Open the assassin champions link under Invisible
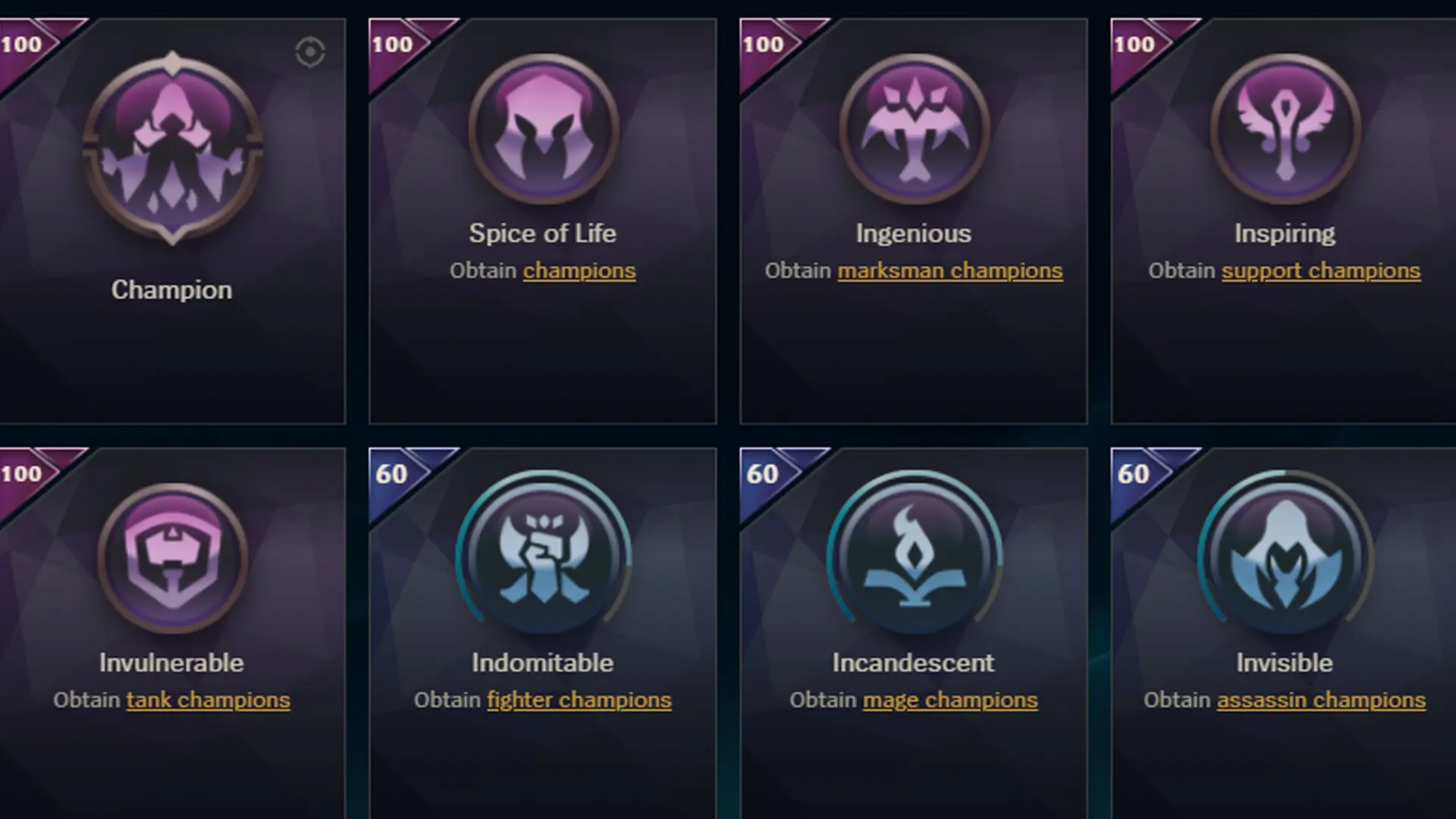The height and width of the screenshot is (819, 1456). click(1319, 700)
